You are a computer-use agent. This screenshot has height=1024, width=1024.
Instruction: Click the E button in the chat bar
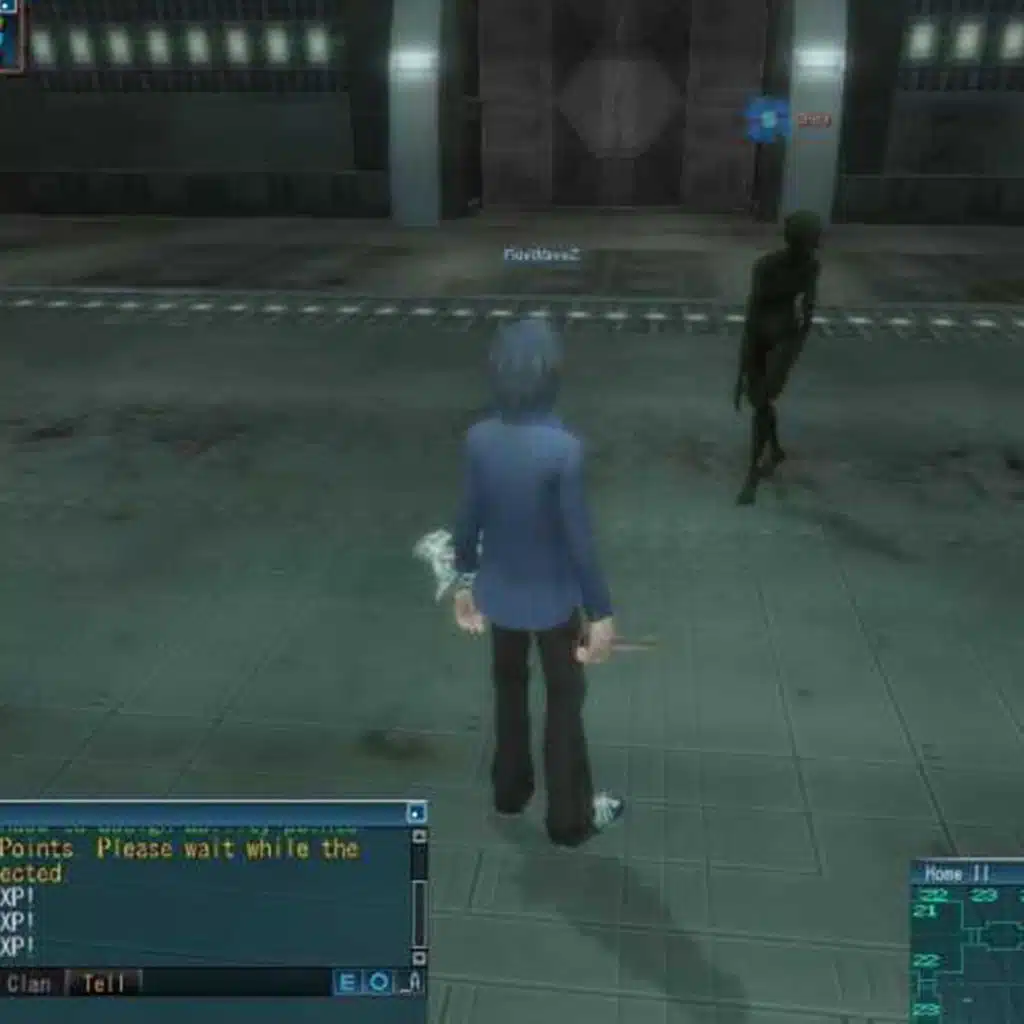(347, 983)
